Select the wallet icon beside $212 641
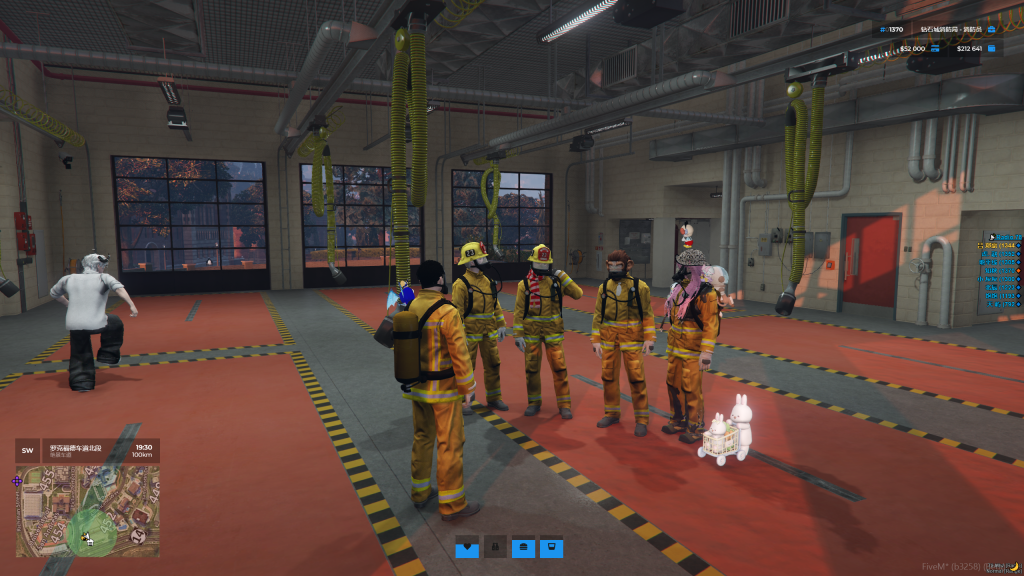Image resolution: width=1024 pixels, height=576 pixels. 991,48
